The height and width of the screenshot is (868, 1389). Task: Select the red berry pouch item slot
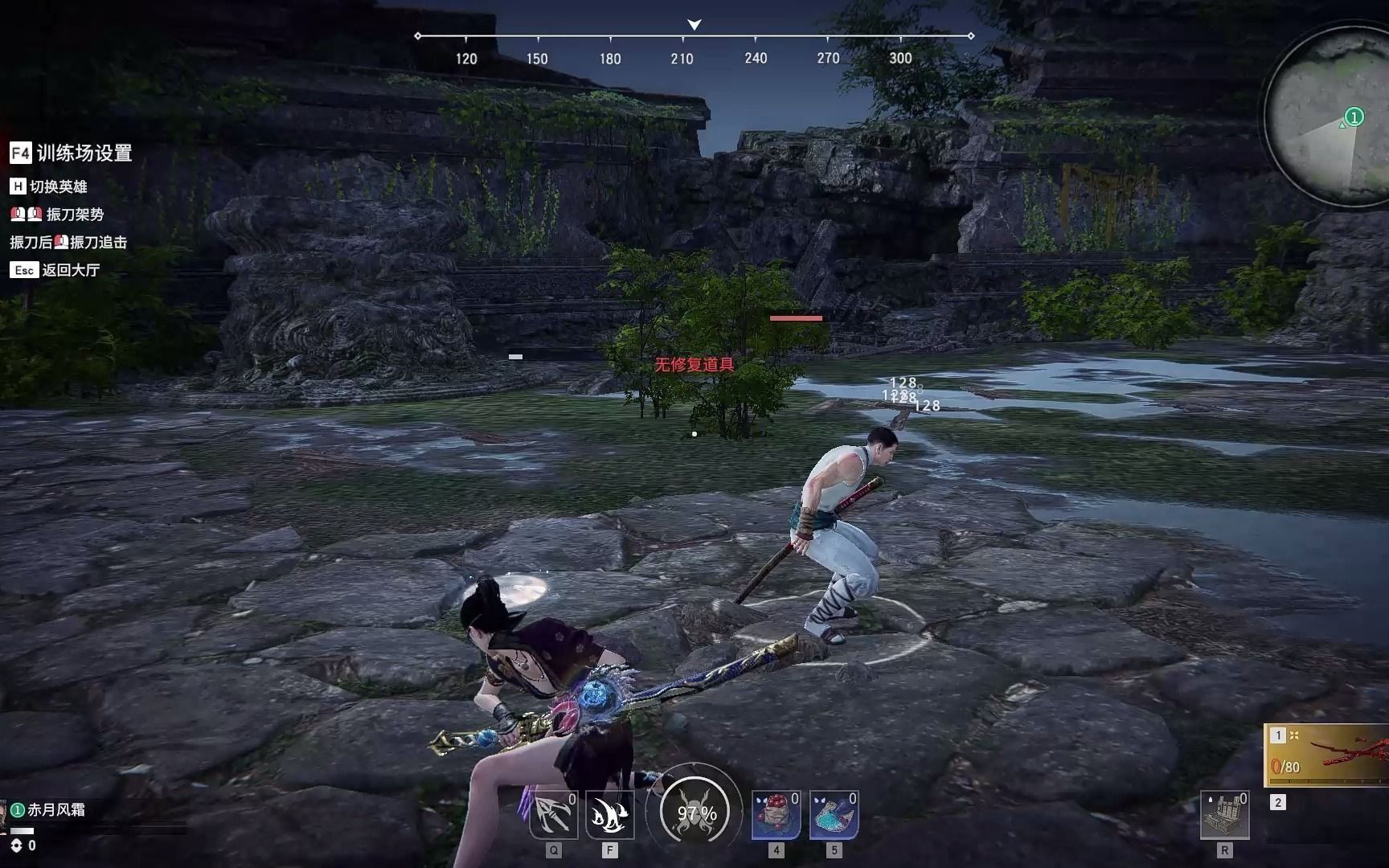coord(776,816)
